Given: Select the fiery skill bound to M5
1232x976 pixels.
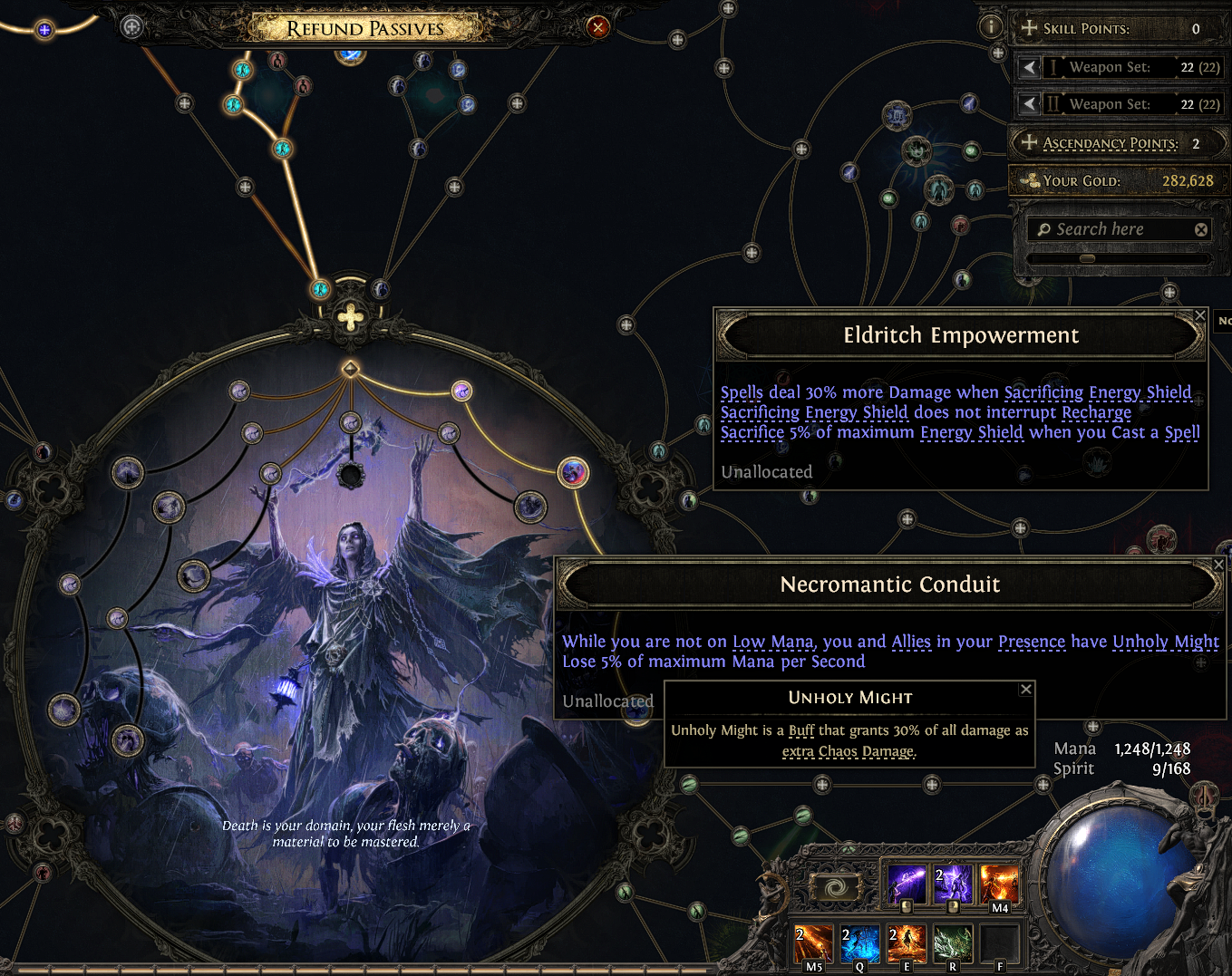Looking at the screenshot, I should coord(813,943).
